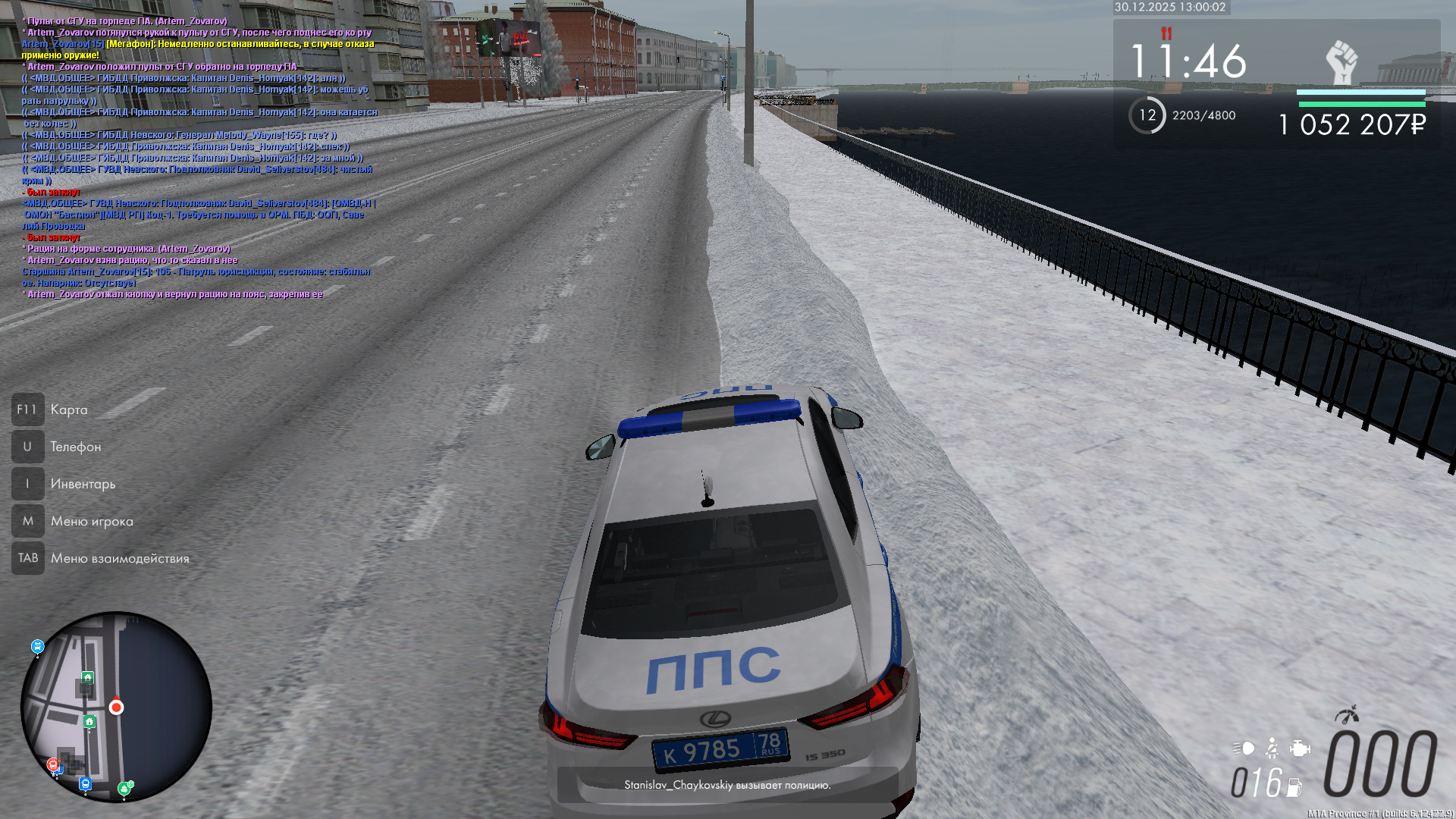The image size is (1456, 819).
Task: Select the red player position marker on minimap
Action: (x=116, y=708)
